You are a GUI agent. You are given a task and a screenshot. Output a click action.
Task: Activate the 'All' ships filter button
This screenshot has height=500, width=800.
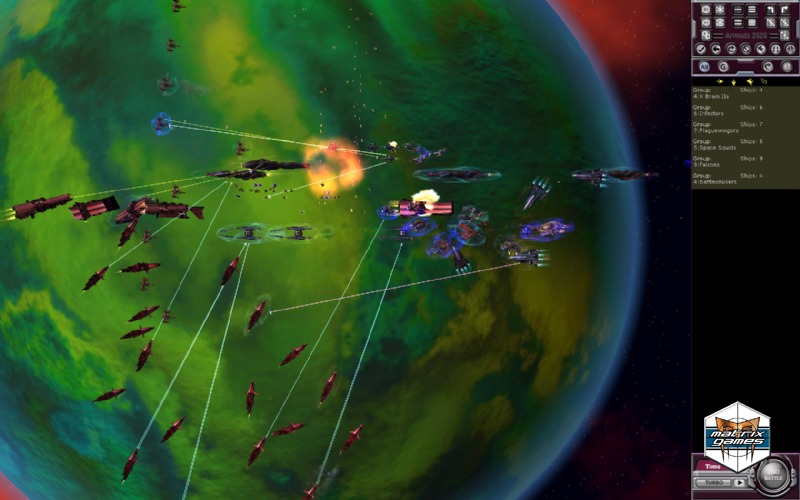tap(704, 66)
